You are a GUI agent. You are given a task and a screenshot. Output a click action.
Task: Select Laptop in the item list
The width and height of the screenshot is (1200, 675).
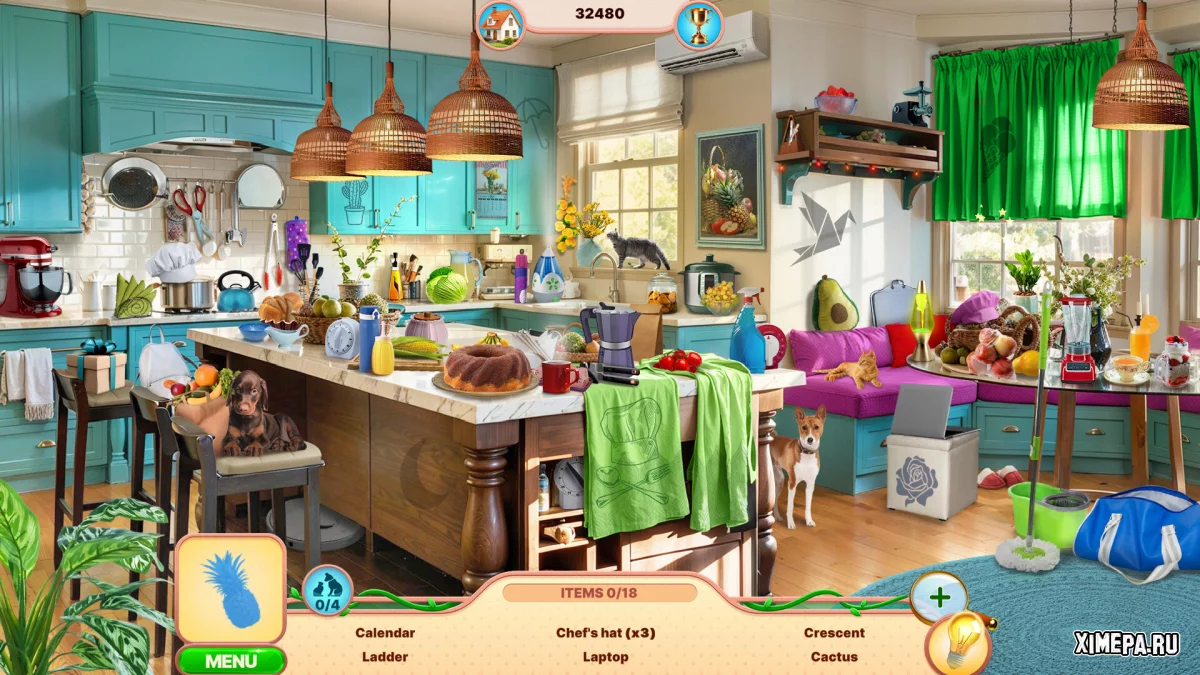point(606,657)
